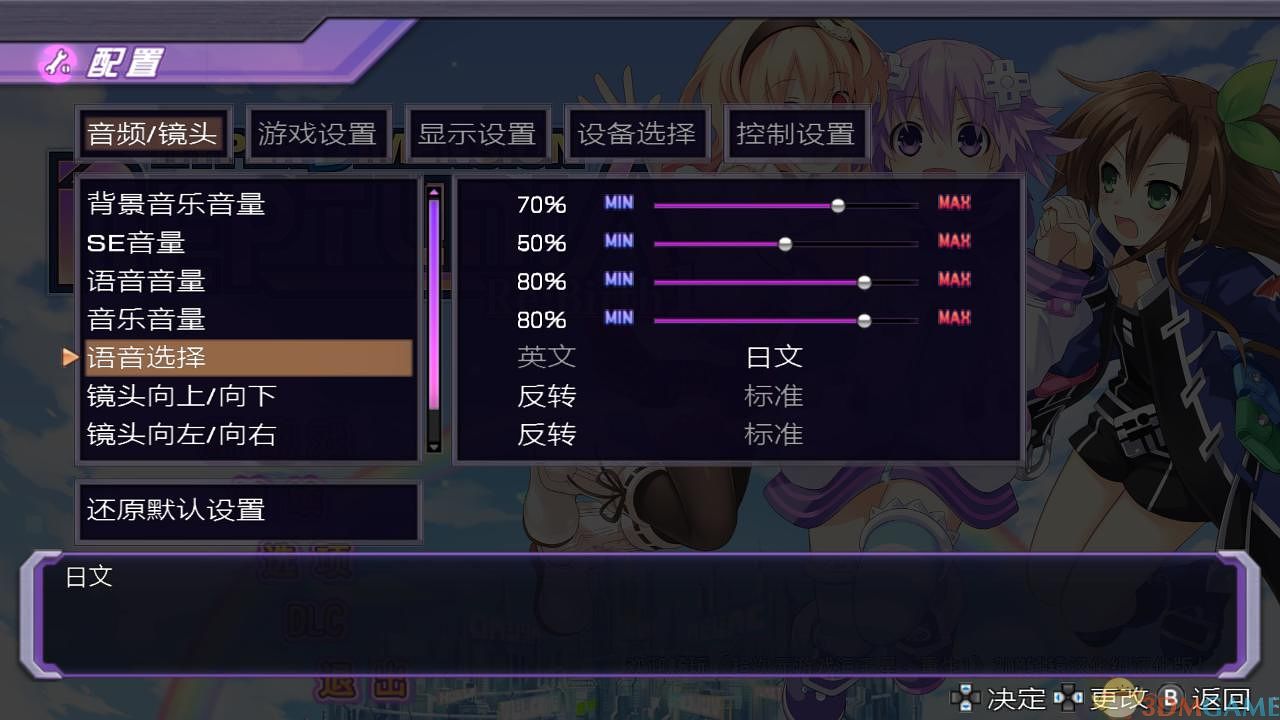
Task: Switch to the 显示设置 tab
Action: [x=477, y=131]
